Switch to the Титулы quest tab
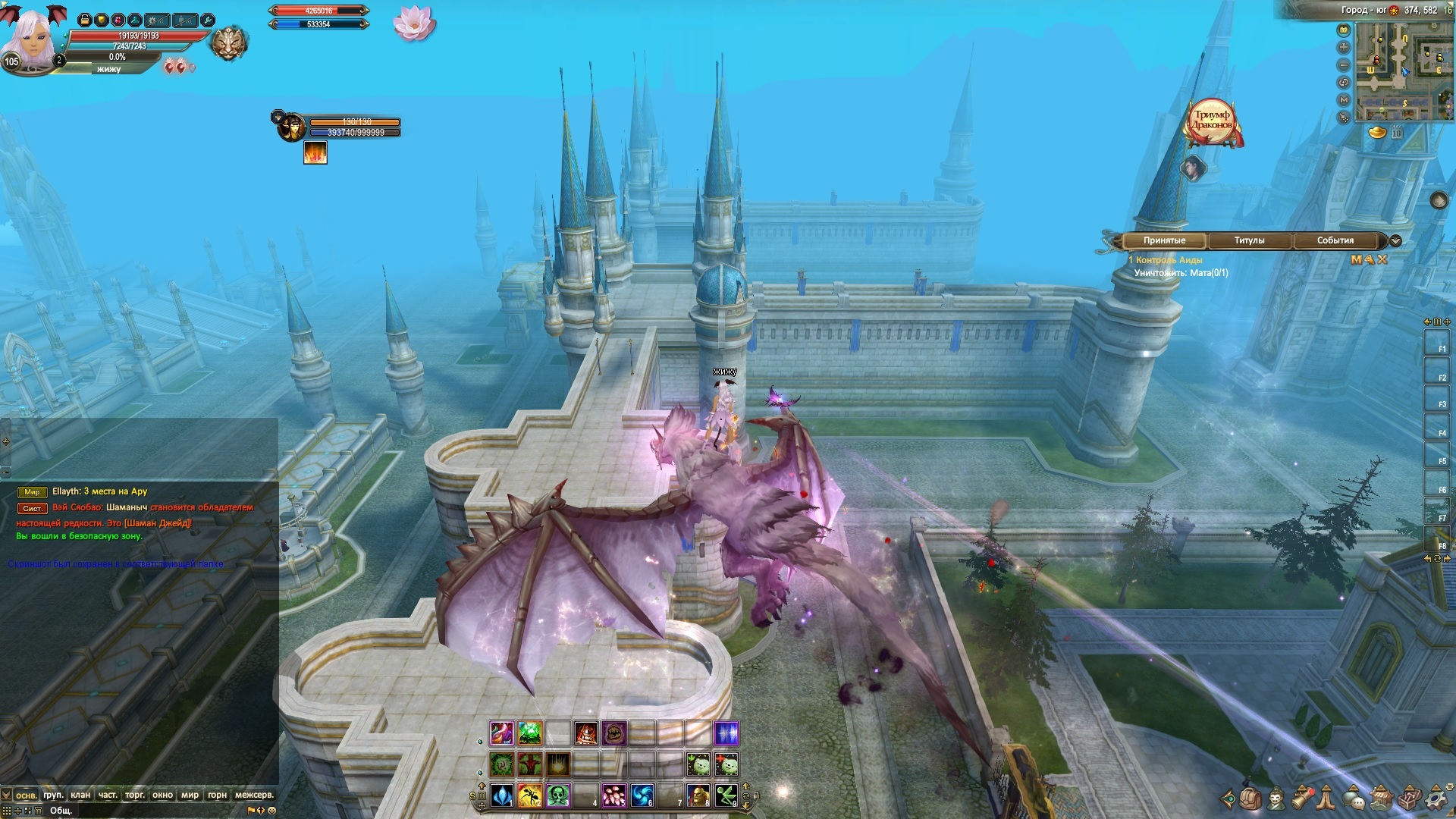Screen dimensions: 1456x819 coord(1249,240)
